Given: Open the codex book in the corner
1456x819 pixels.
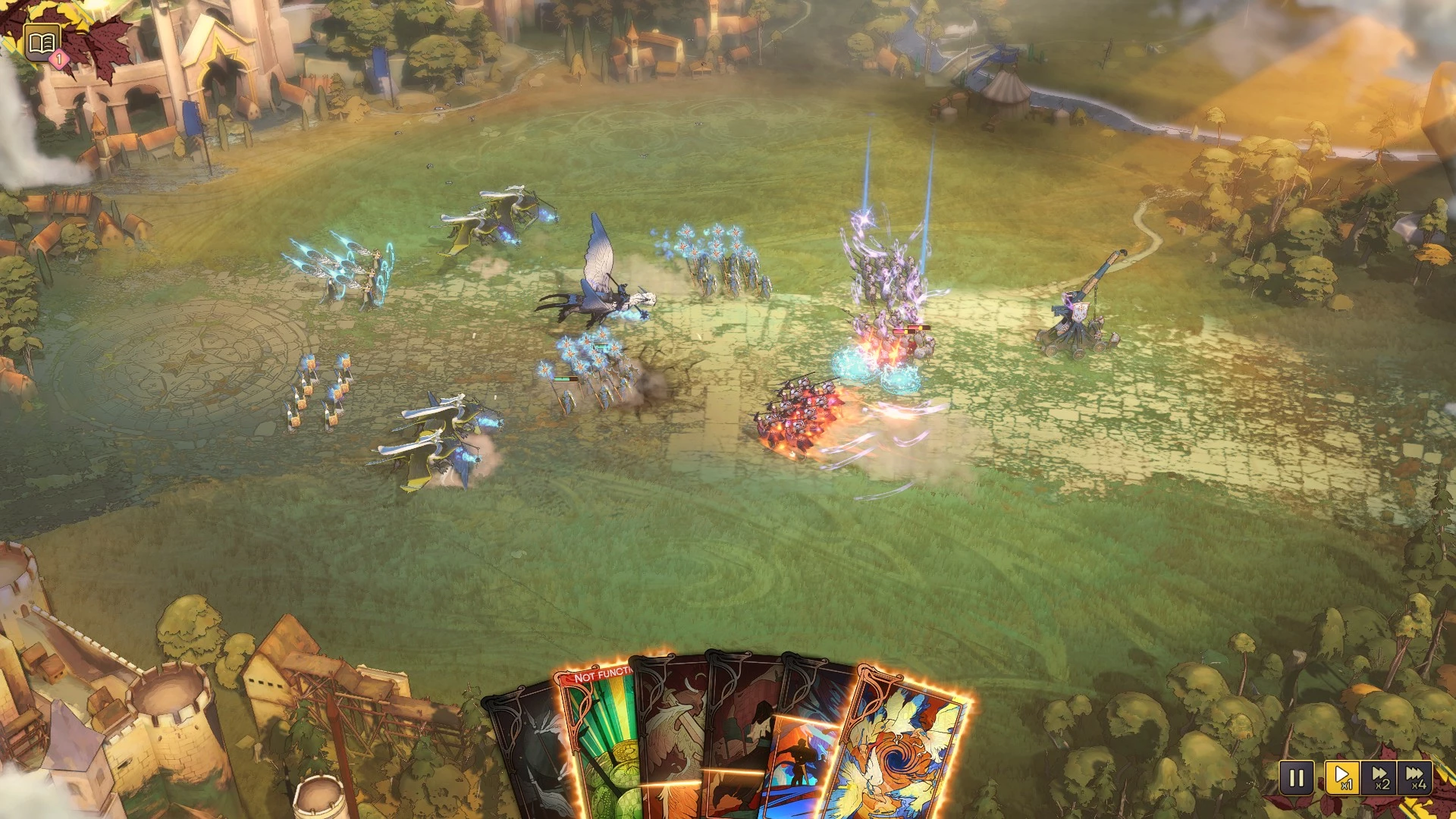Looking at the screenshot, I should (42, 42).
